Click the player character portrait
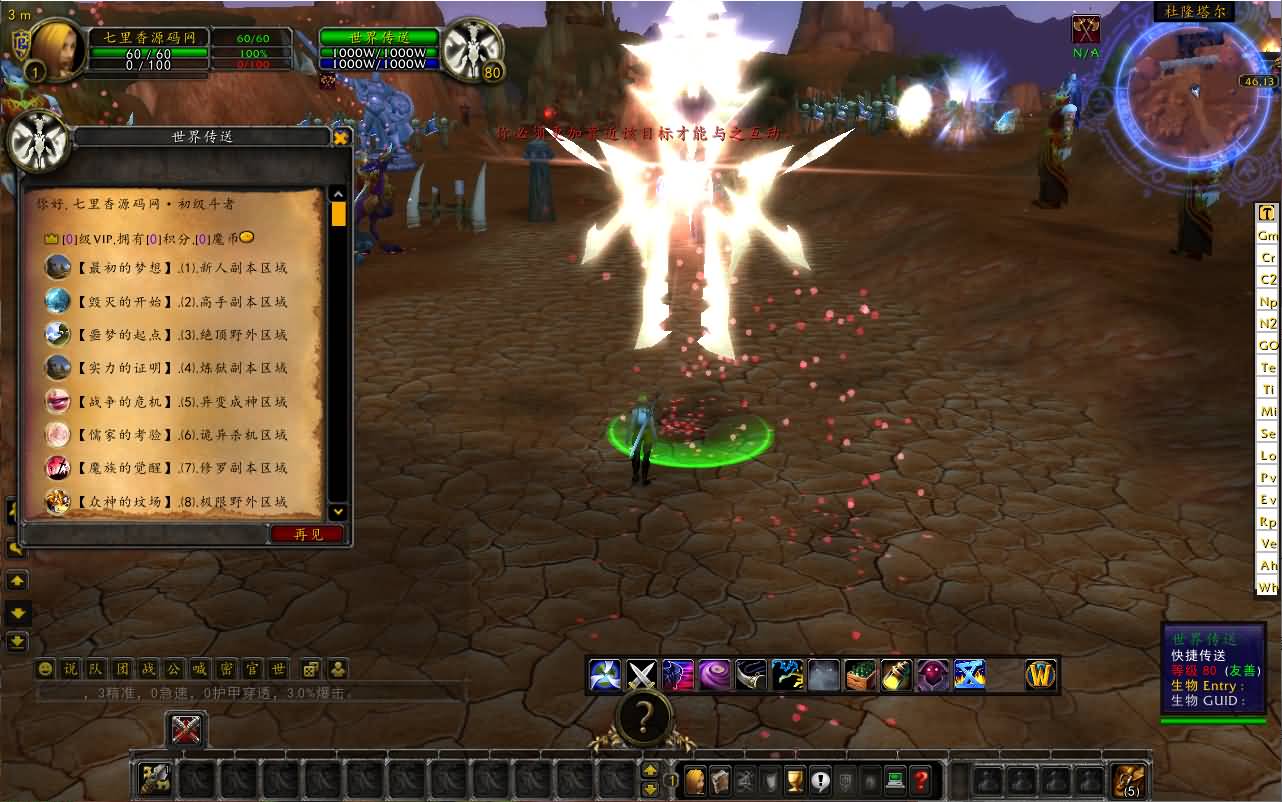This screenshot has width=1282, height=802. (x=60, y=48)
